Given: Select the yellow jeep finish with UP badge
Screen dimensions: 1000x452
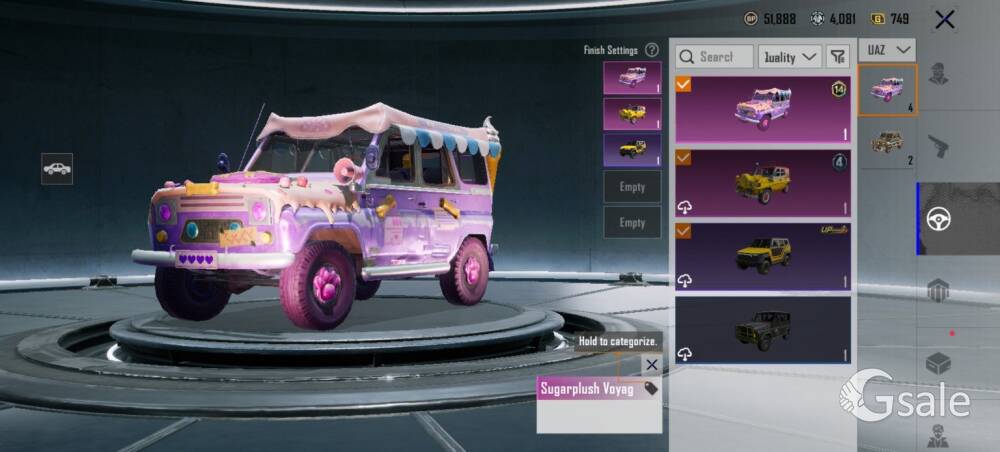Looking at the screenshot, I should [763, 256].
